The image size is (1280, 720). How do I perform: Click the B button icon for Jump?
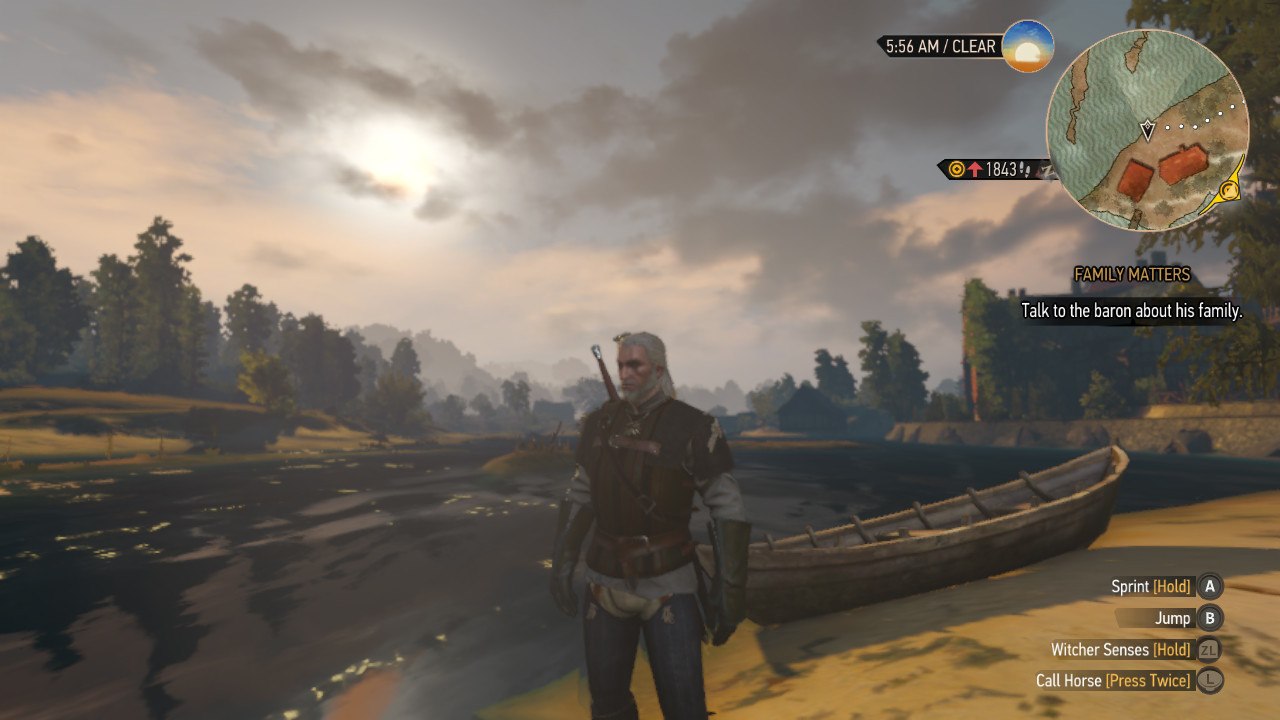point(1210,618)
